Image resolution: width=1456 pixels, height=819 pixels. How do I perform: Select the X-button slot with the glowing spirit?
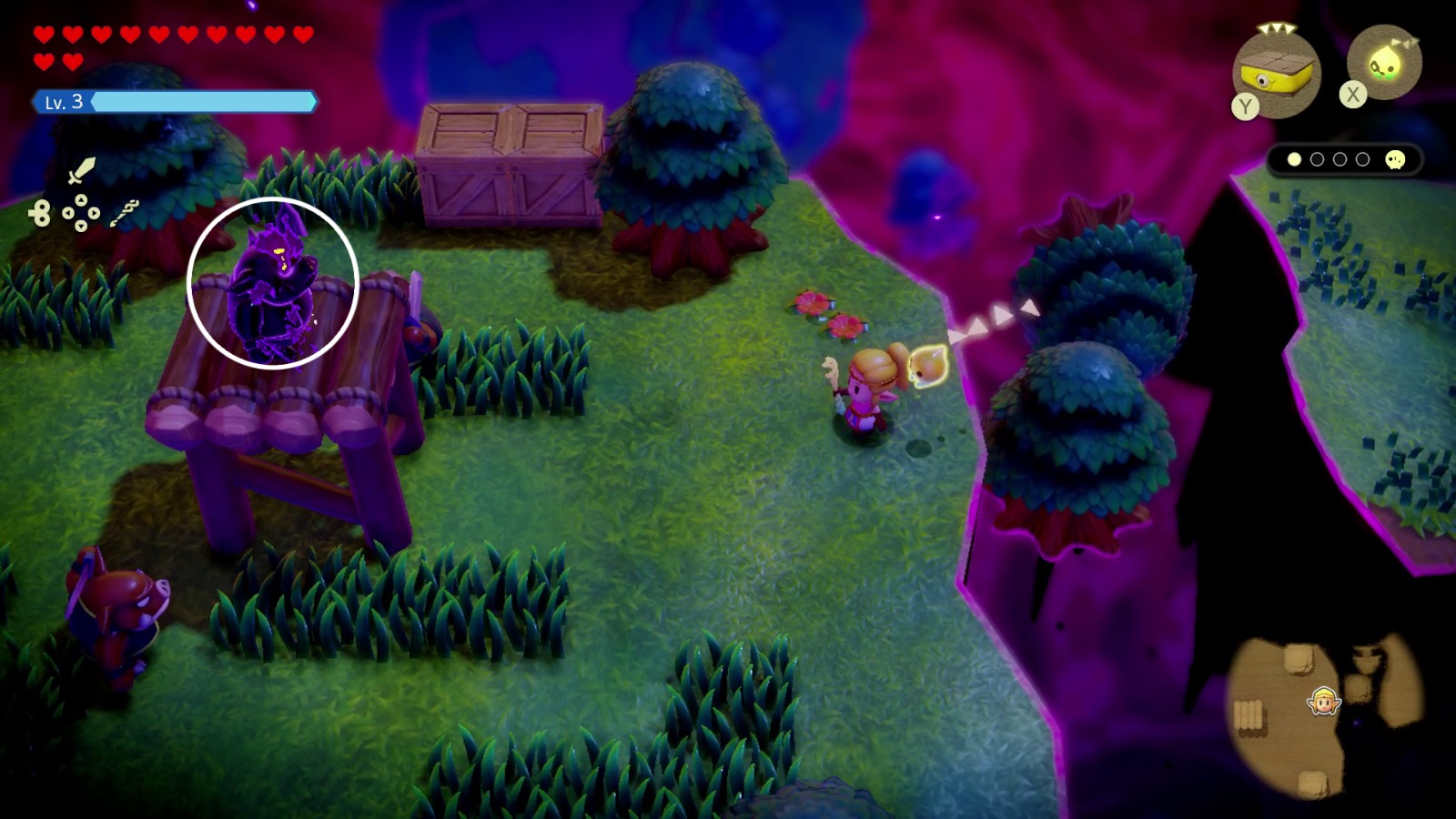click(1384, 62)
